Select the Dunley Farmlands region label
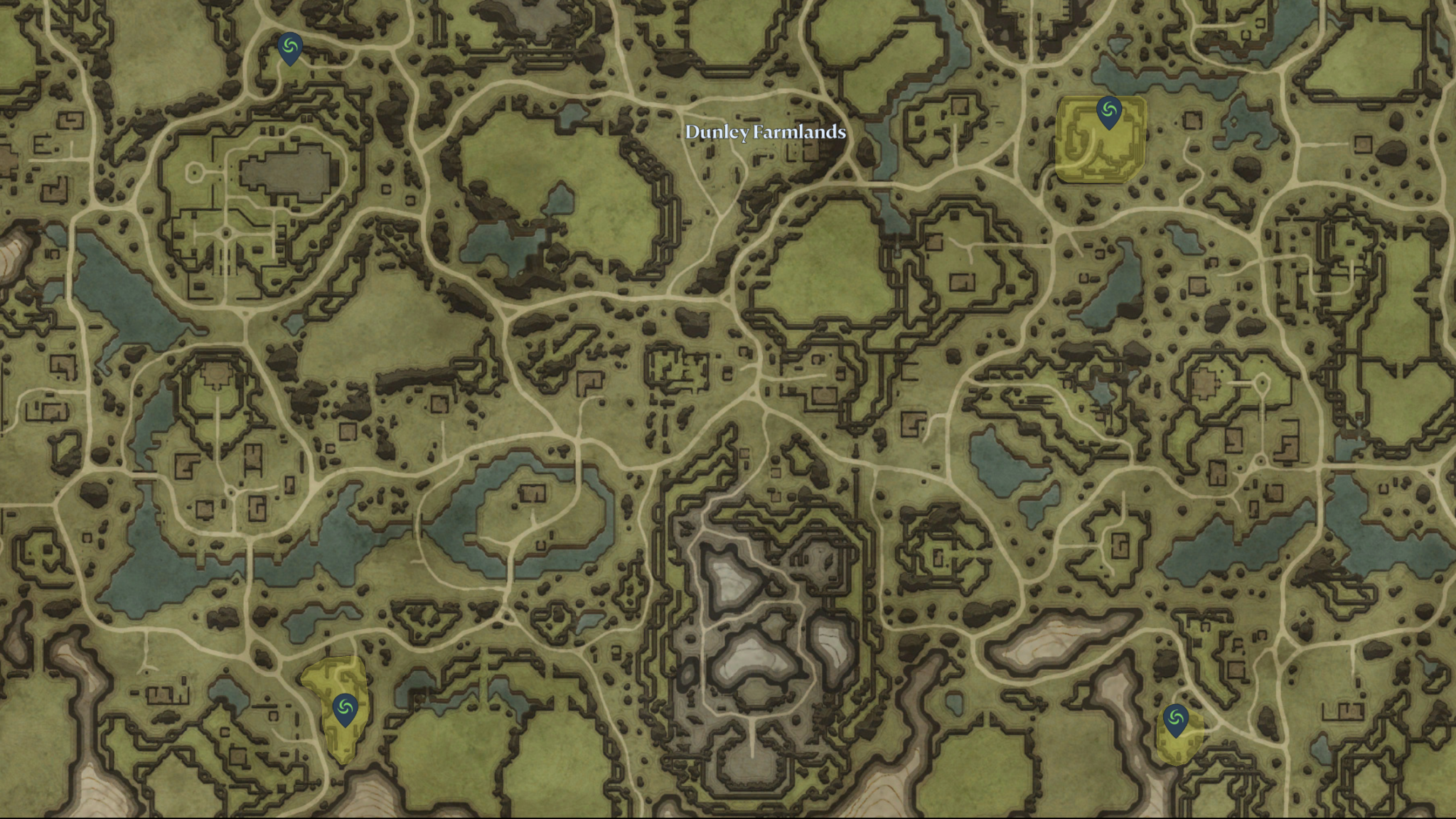Viewport: 1456px width, 819px height. (x=766, y=132)
